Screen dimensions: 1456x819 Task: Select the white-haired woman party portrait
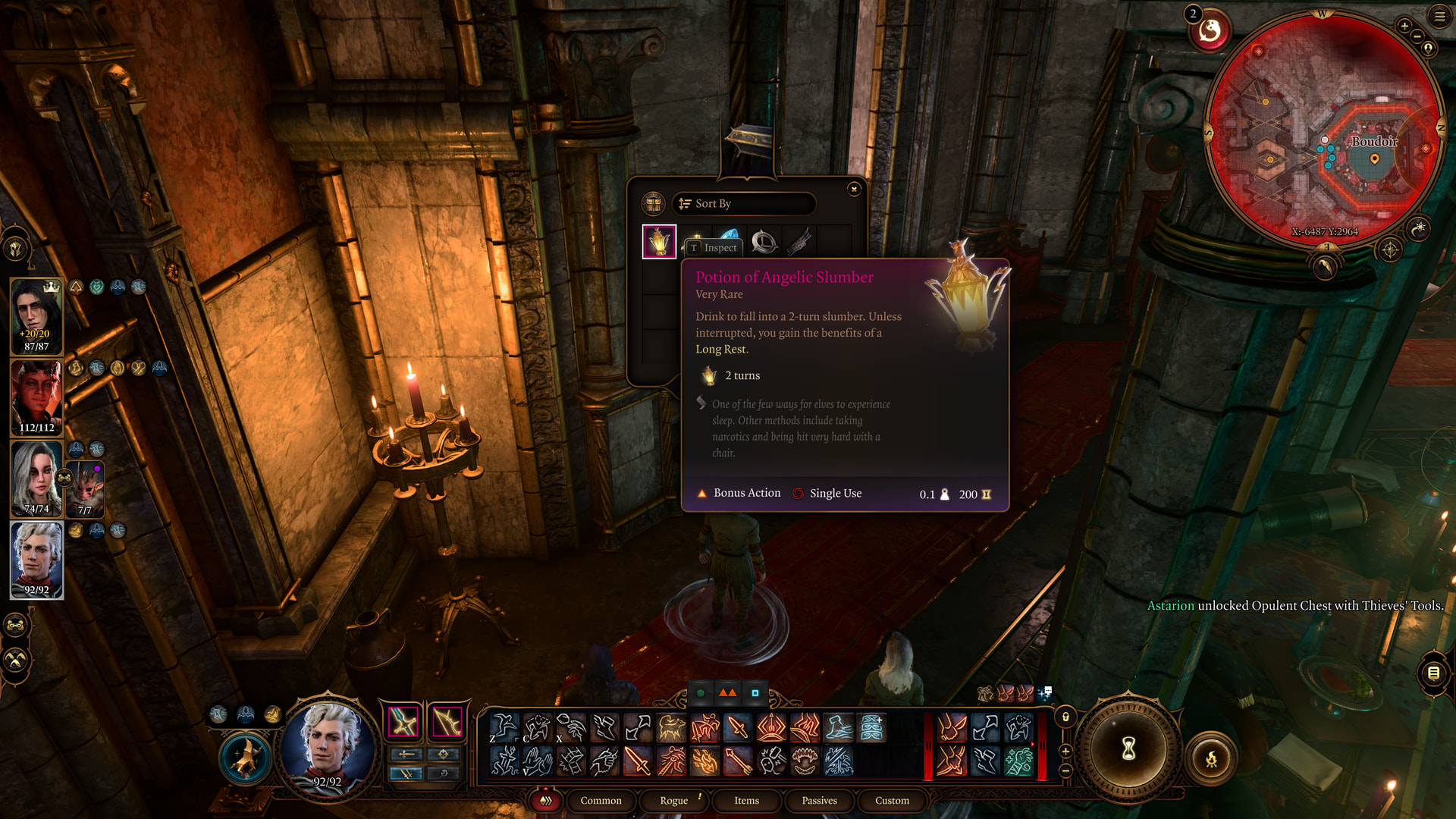tap(36, 479)
